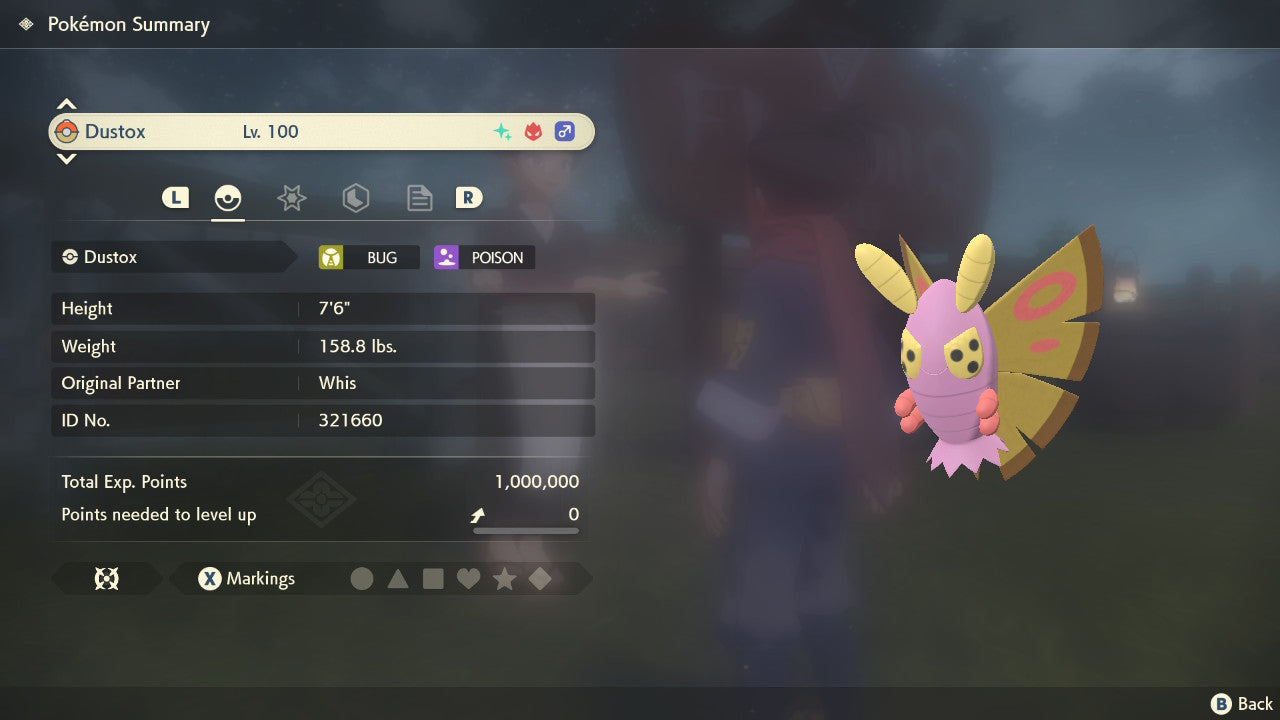The width and height of the screenshot is (1280, 720).
Task: Switch to the shield-shaped tab
Action: [x=355, y=198]
